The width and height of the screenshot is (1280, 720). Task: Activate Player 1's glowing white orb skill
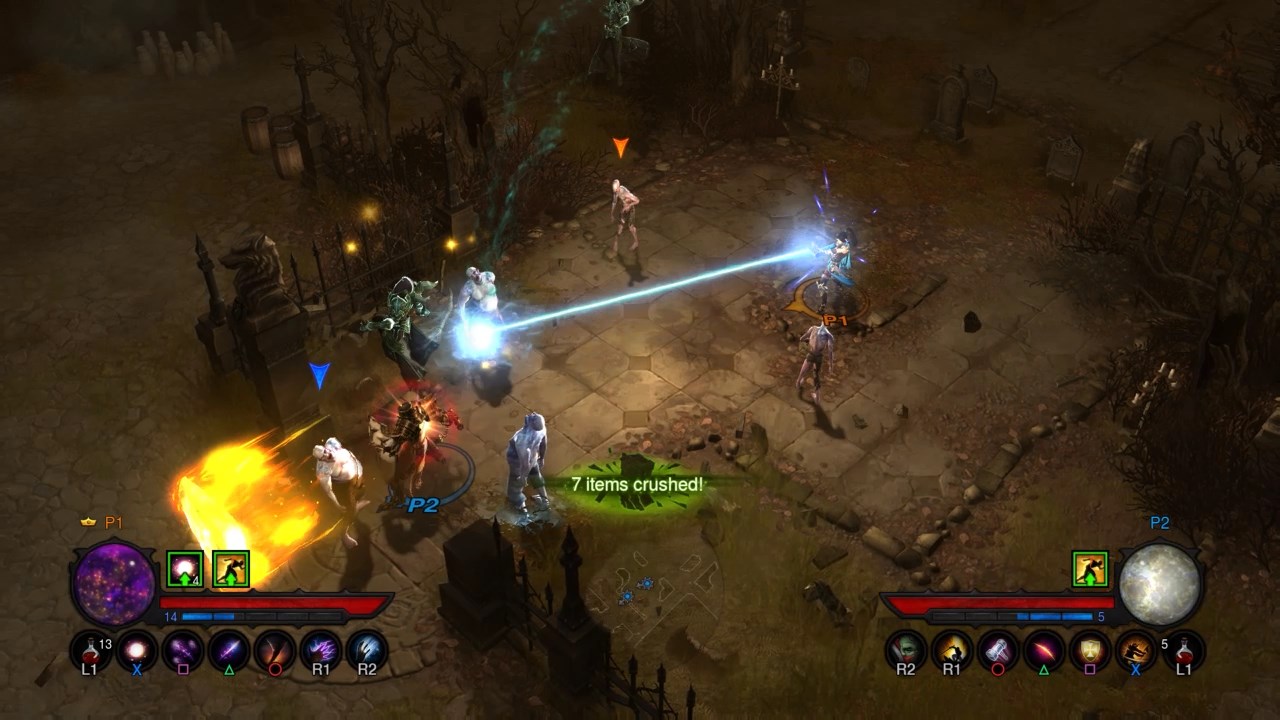coord(137,650)
